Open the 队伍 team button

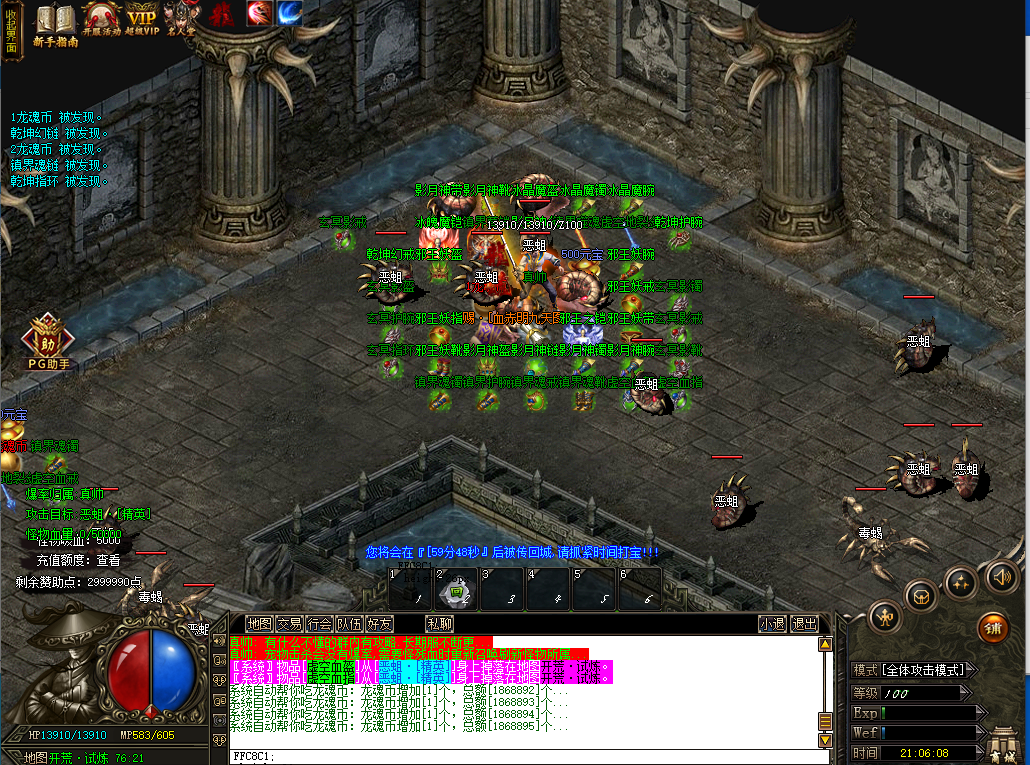point(349,624)
